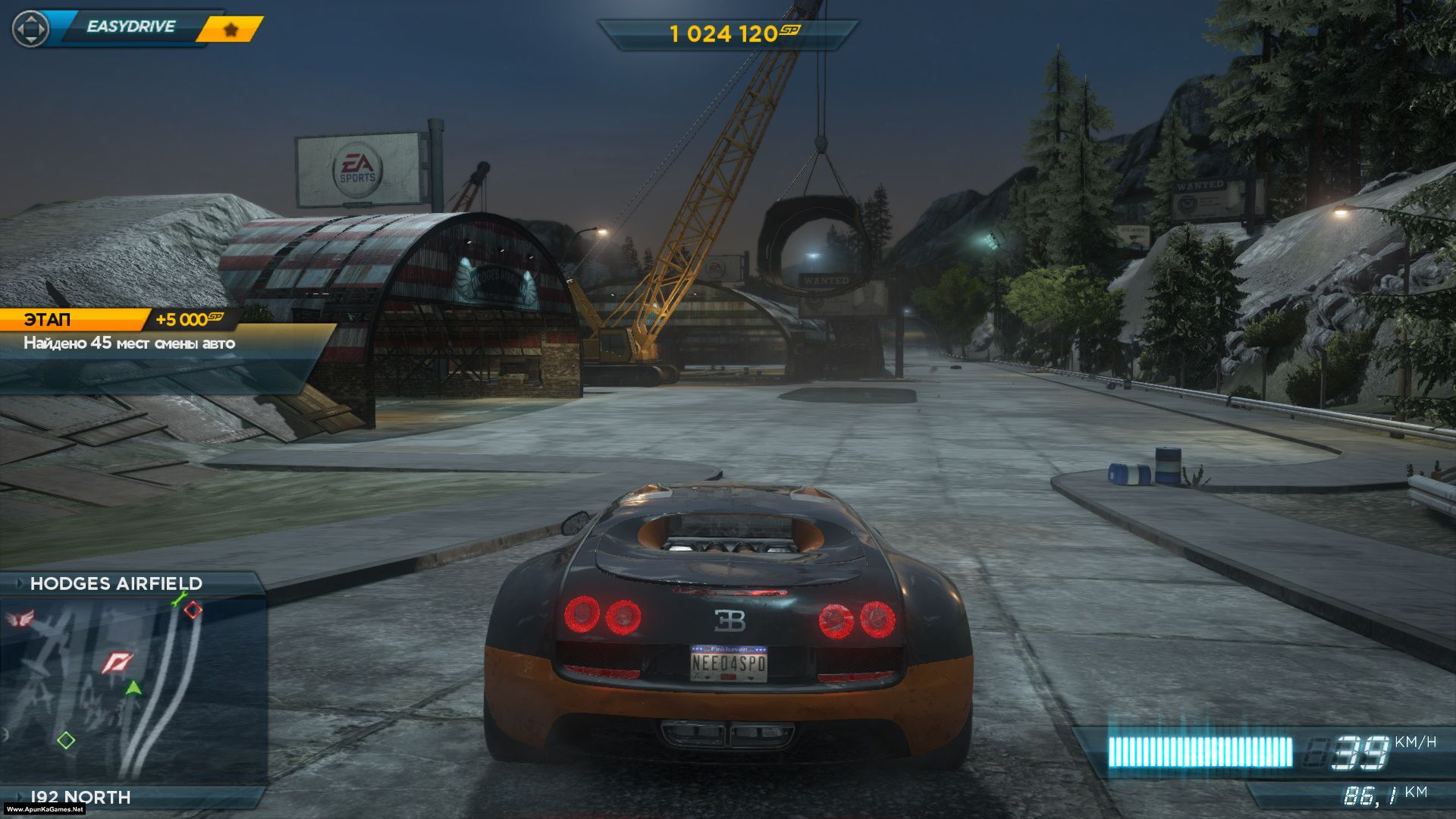
Task: Choose the red NFS logo map marker
Action: pyautogui.click(x=118, y=663)
